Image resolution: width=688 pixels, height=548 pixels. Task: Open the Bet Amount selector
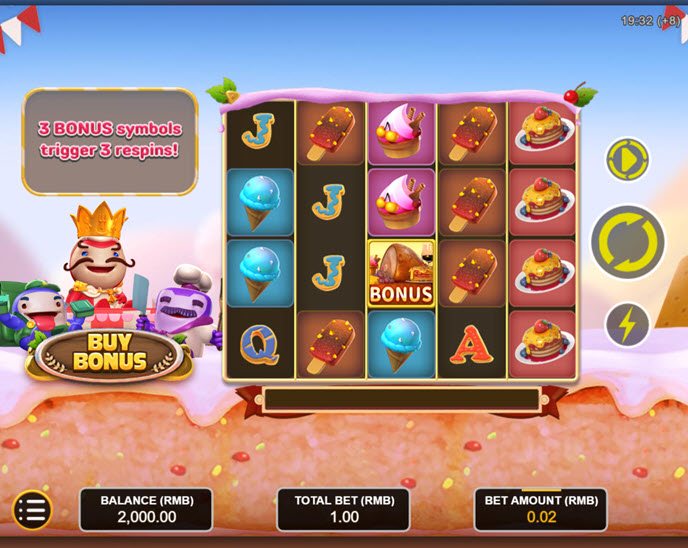(x=540, y=509)
